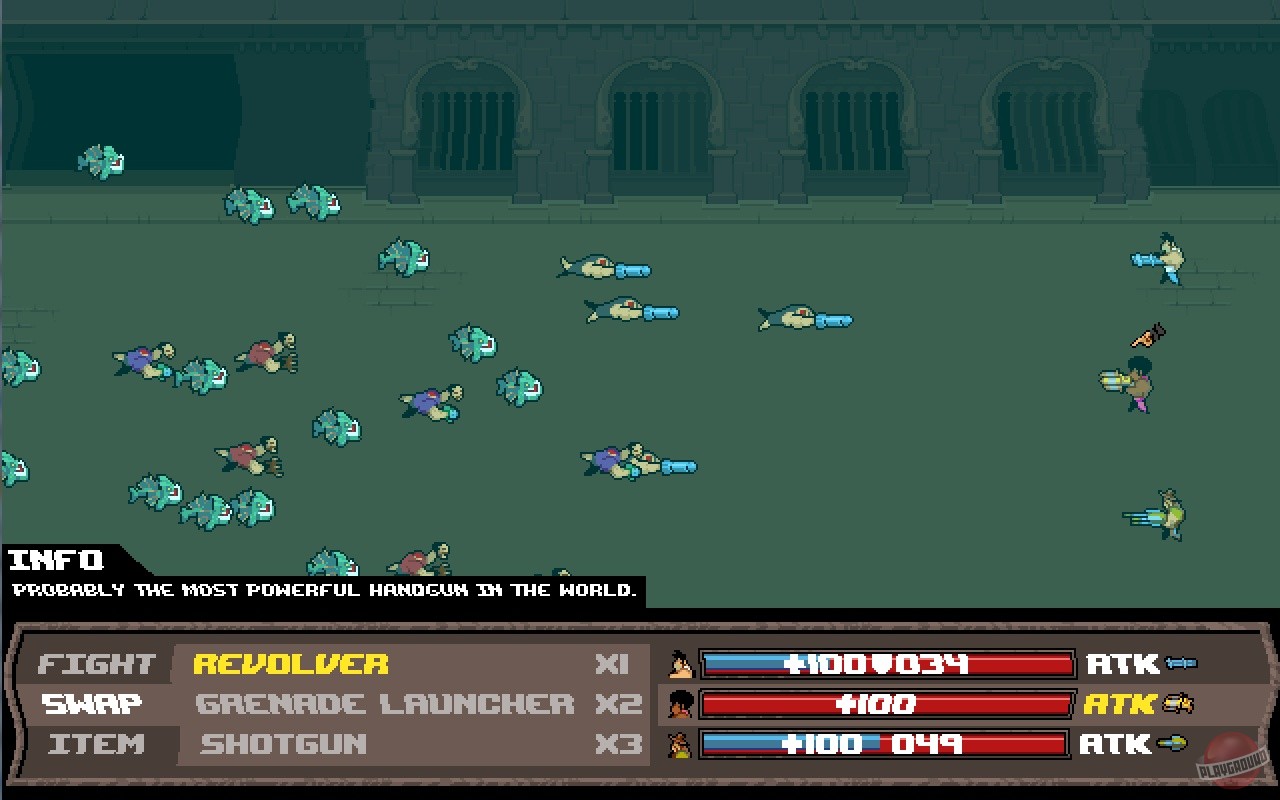Open the FIGHT menu

click(97, 663)
